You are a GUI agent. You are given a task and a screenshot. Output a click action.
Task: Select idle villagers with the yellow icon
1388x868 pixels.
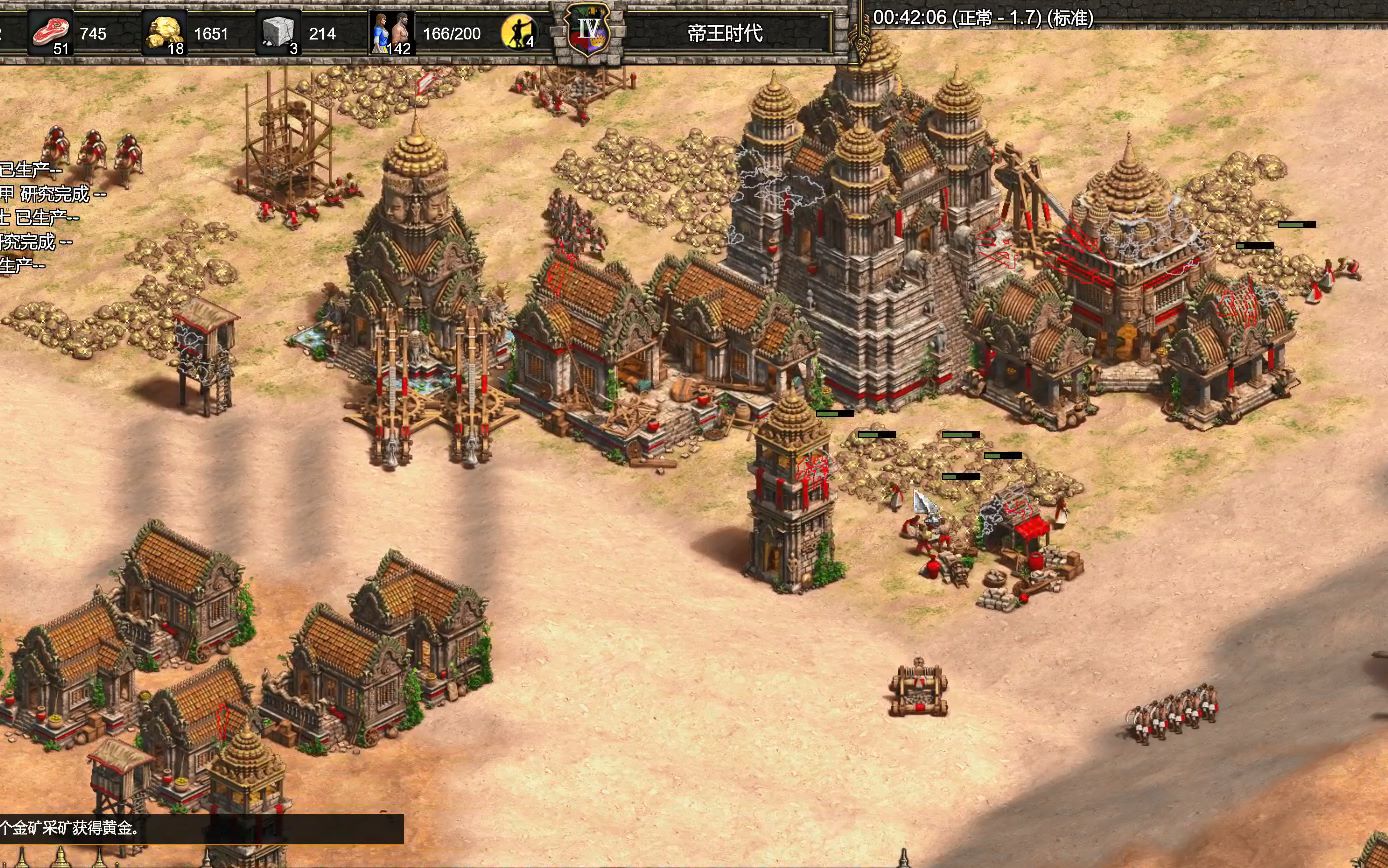[518, 32]
